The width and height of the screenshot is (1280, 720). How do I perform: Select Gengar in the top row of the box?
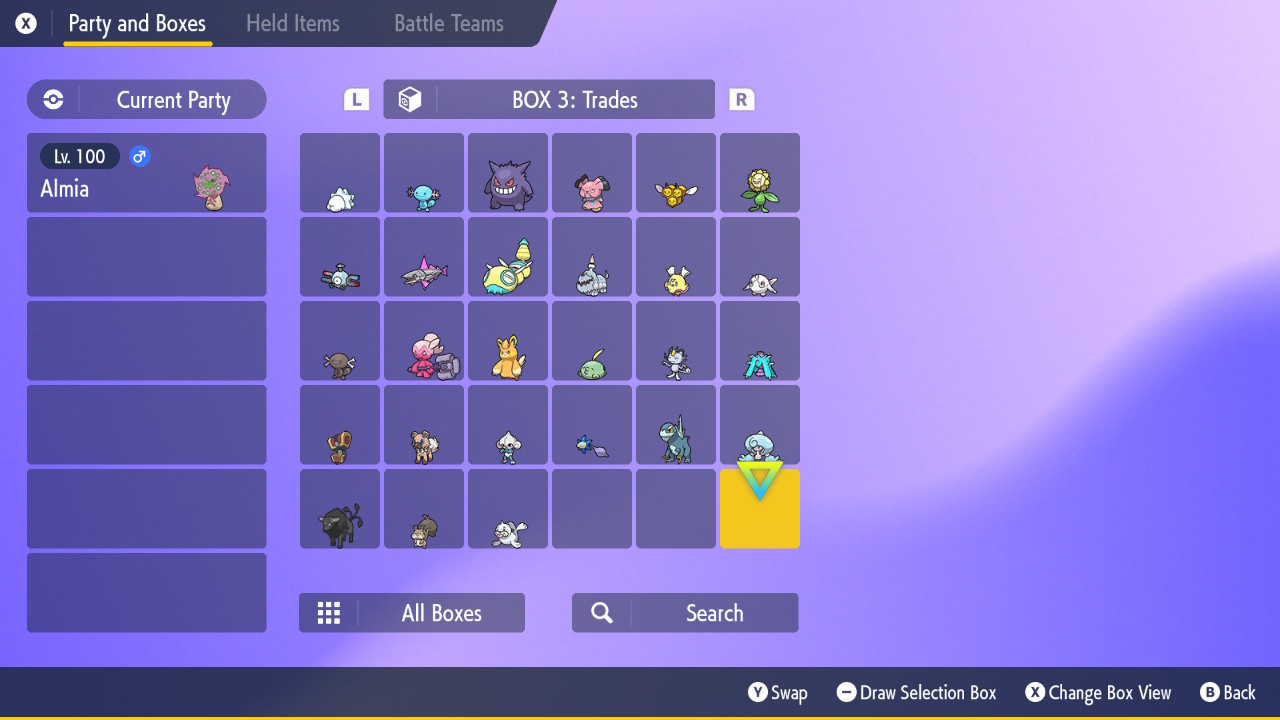507,172
